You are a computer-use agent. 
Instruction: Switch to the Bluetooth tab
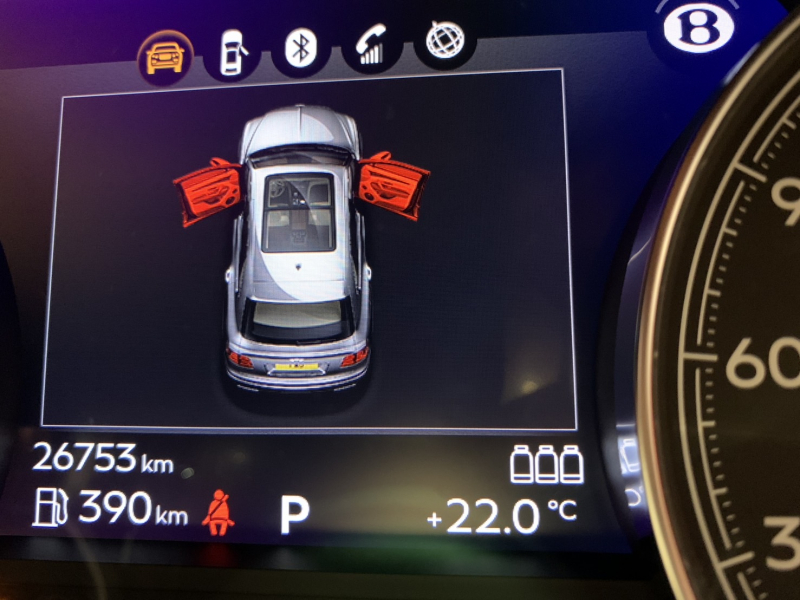pyautogui.click(x=300, y=49)
